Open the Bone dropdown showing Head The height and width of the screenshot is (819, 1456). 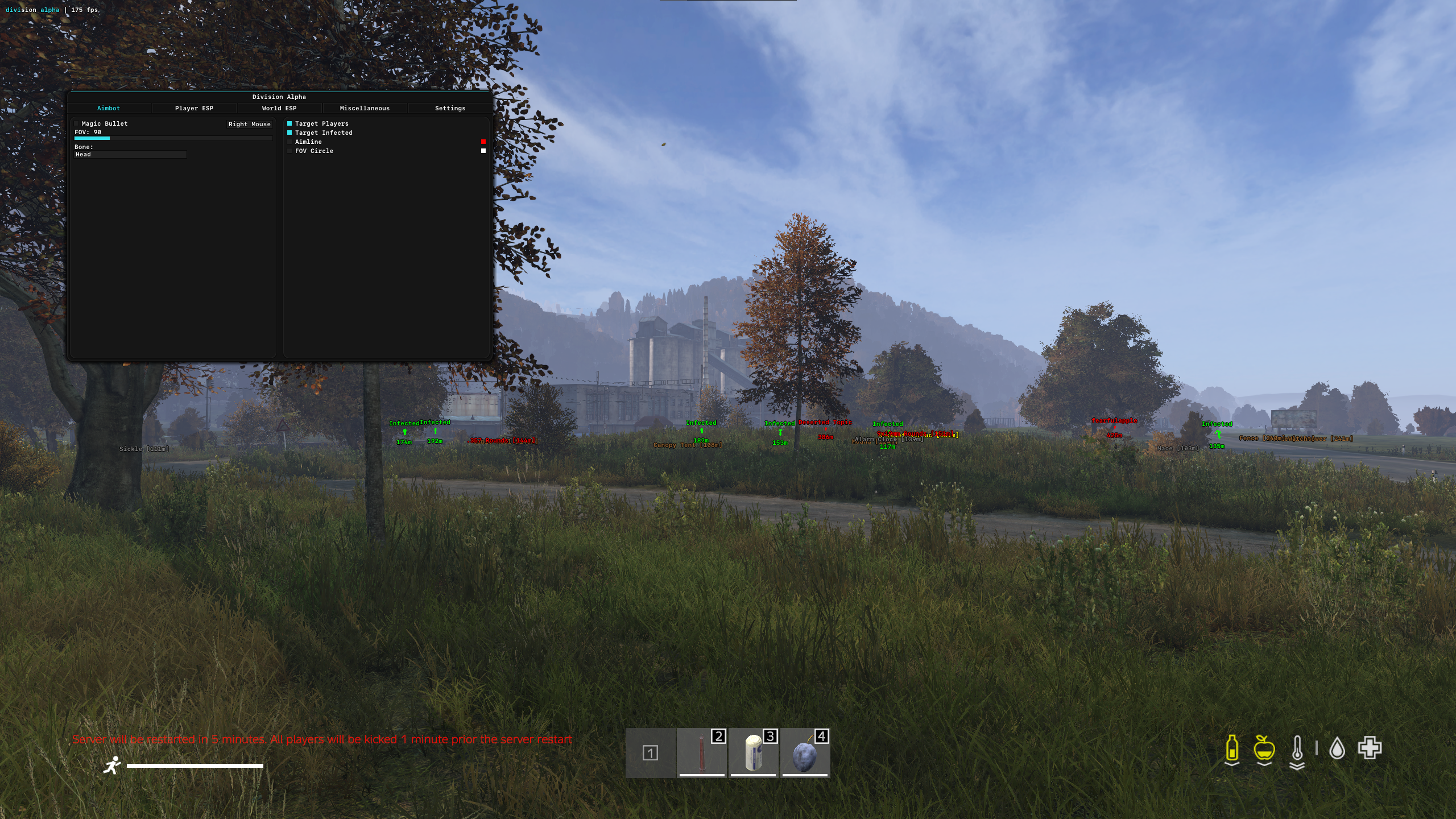[130, 155]
